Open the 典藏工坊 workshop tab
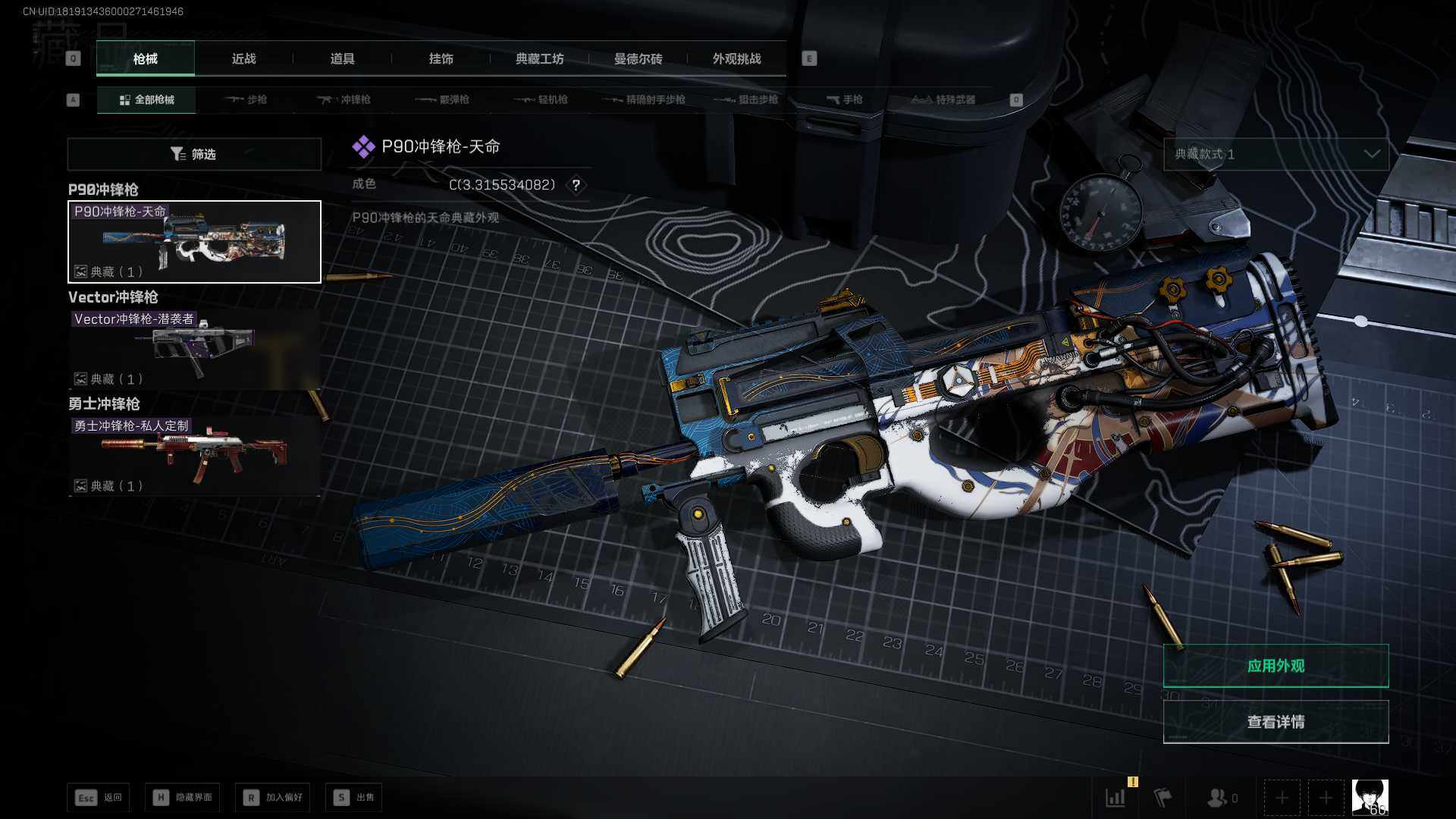Image resolution: width=1456 pixels, height=819 pixels. click(x=539, y=59)
